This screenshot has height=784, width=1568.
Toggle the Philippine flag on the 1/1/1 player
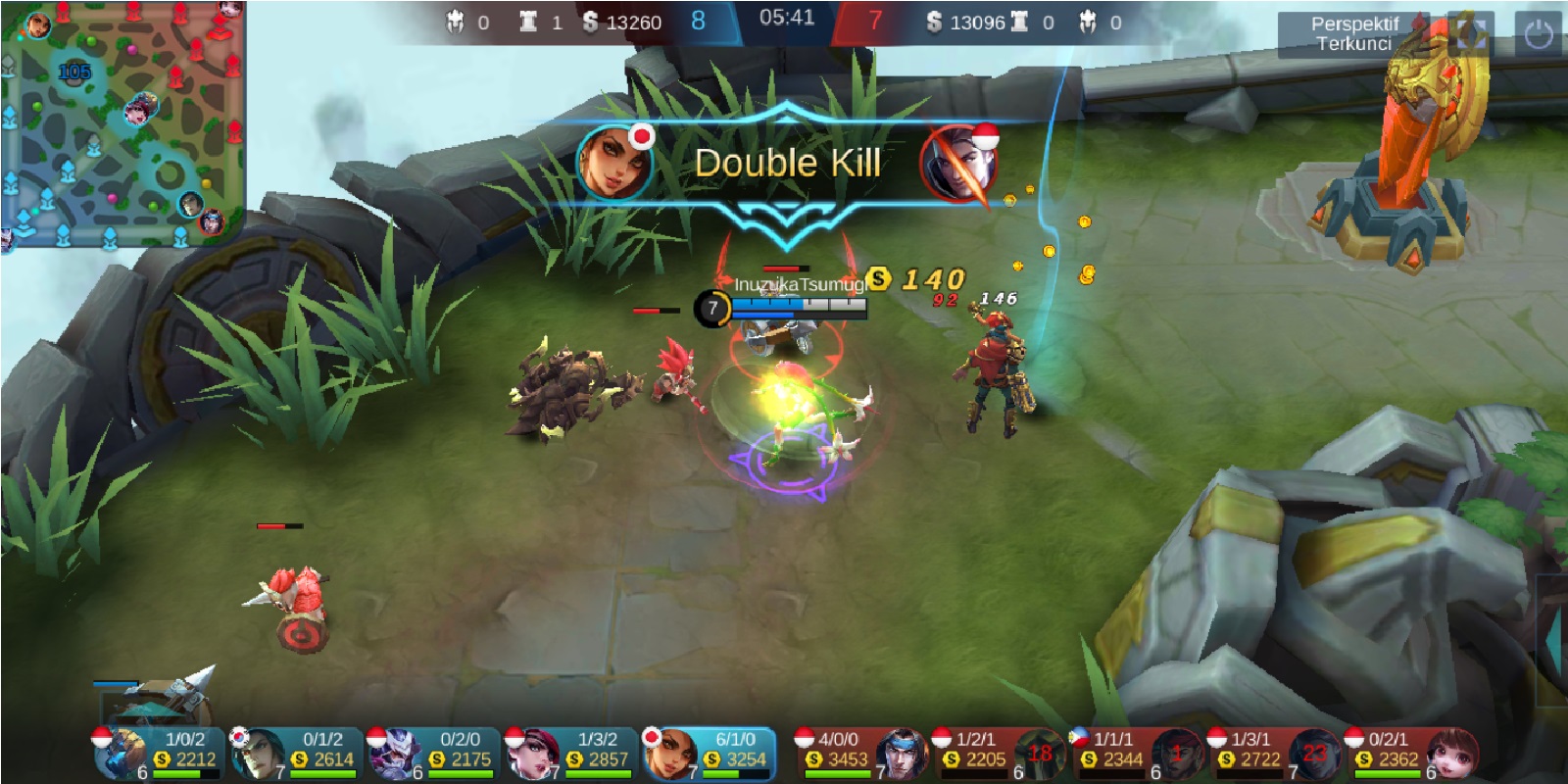pos(1080,737)
